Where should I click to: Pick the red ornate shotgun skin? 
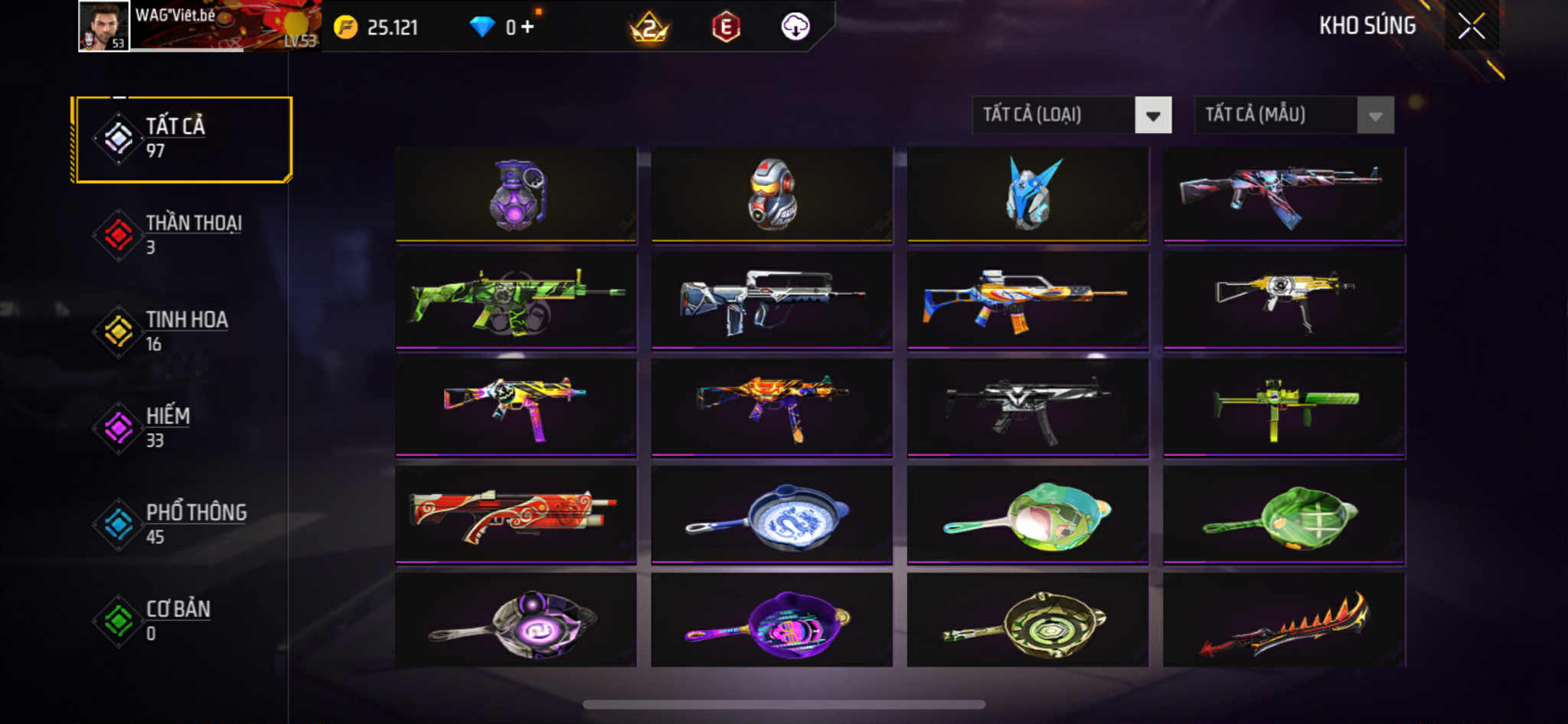(x=516, y=514)
